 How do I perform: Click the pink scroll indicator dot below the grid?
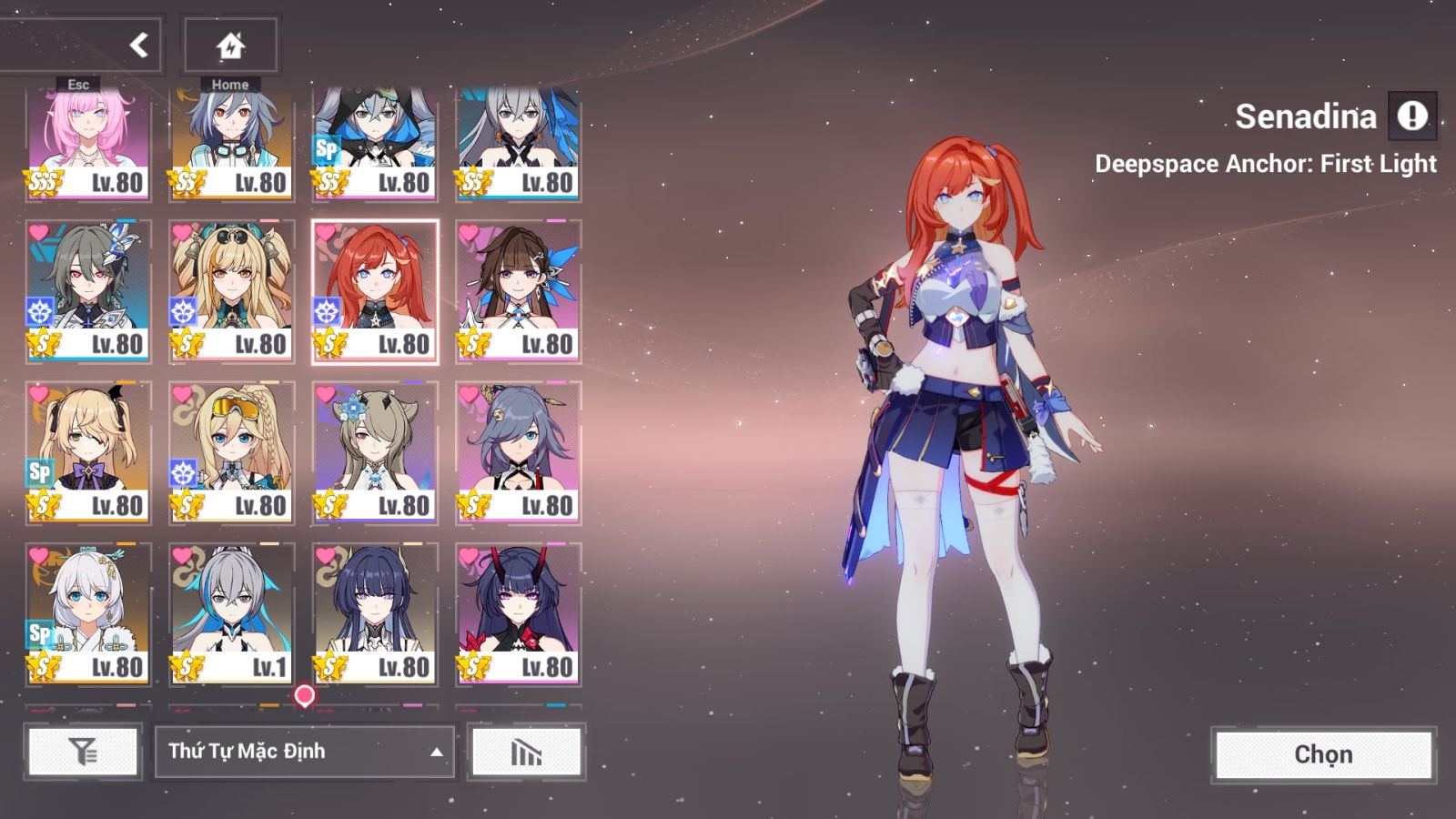point(304,696)
